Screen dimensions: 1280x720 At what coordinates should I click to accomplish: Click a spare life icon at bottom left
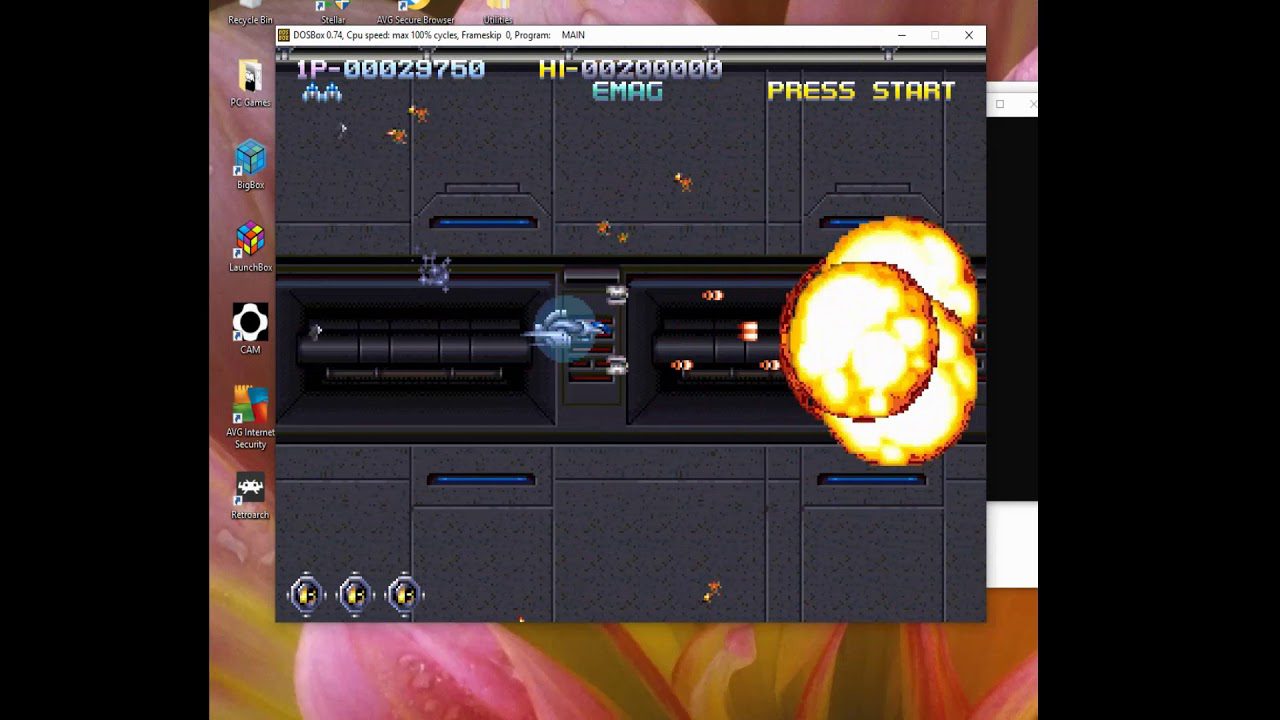(x=307, y=592)
